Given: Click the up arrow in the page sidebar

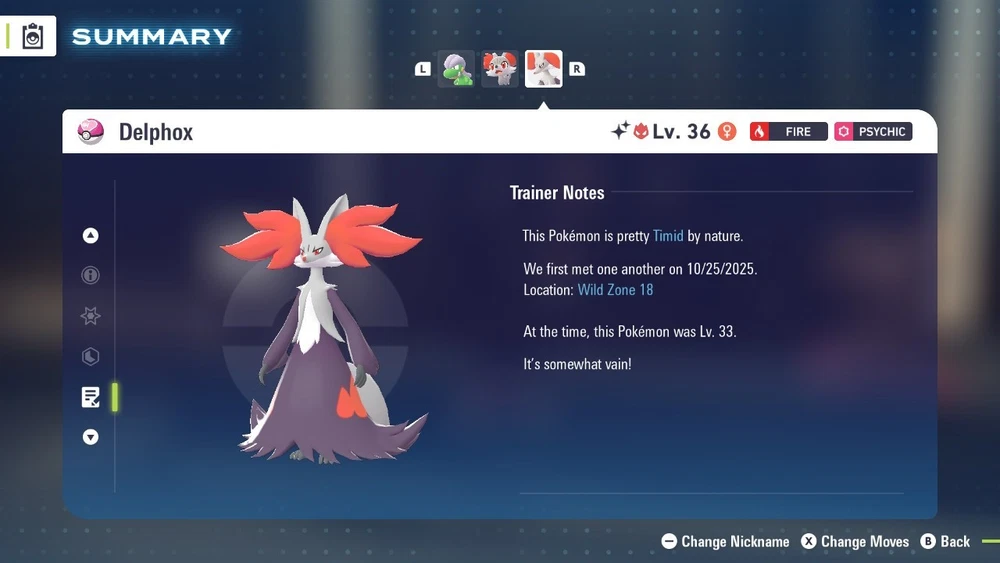Looking at the screenshot, I should (91, 236).
